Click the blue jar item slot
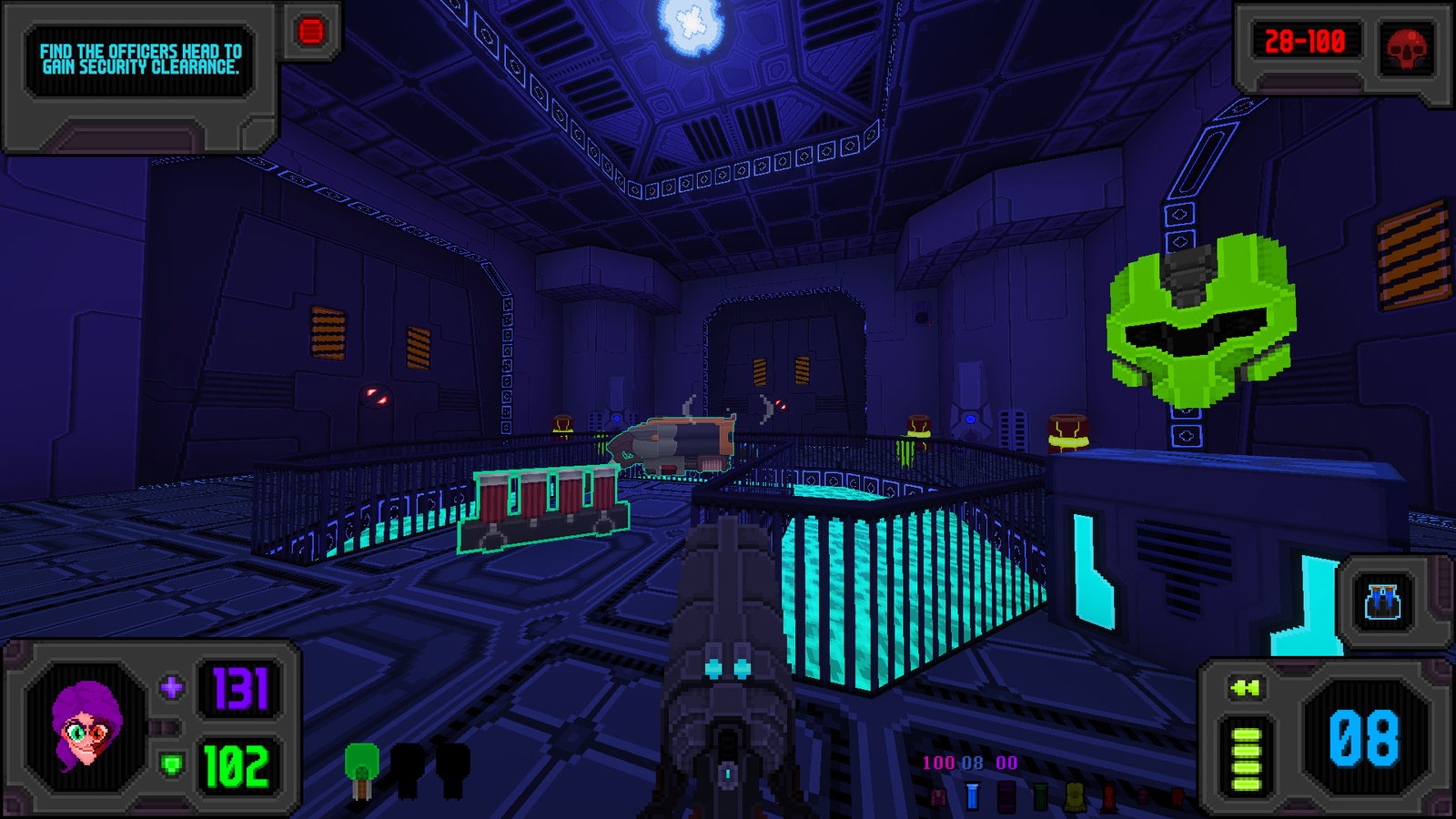The height and width of the screenshot is (819, 1456). [x=1382, y=602]
